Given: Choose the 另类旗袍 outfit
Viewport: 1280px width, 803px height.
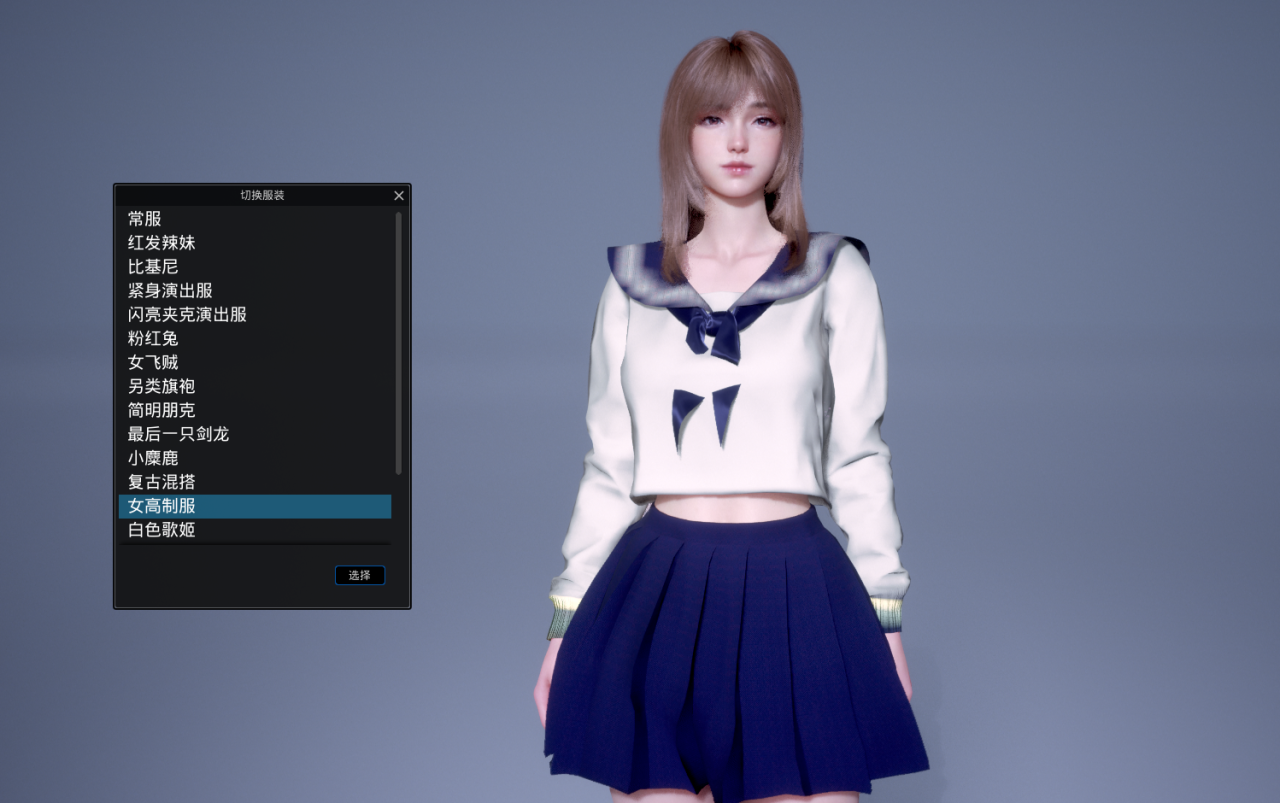Looking at the screenshot, I should pyautogui.click(x=162, y=387).
